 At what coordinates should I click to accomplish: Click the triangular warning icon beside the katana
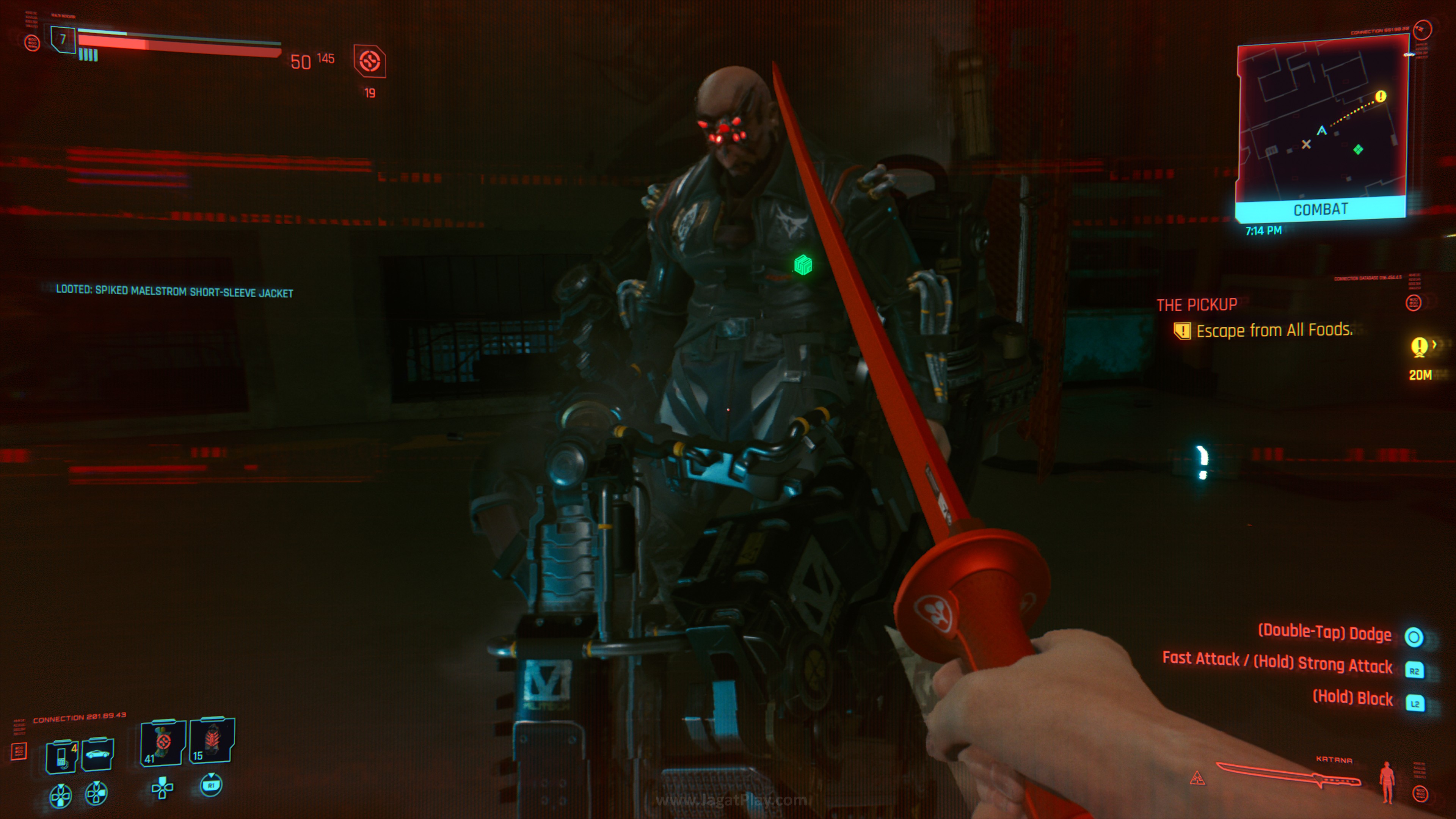pos(1197,779)
